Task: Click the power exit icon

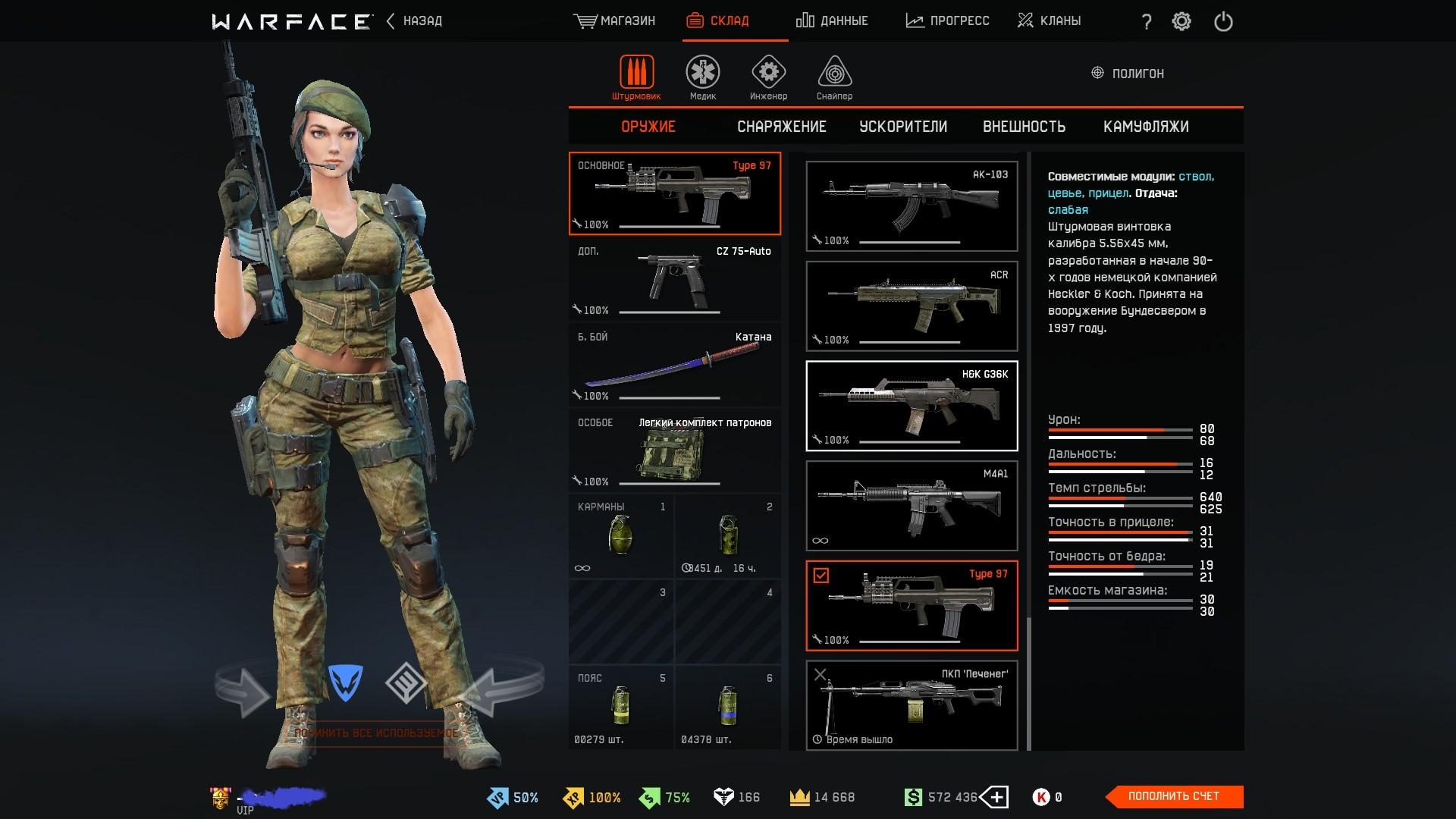Action: coord(1223,21)
